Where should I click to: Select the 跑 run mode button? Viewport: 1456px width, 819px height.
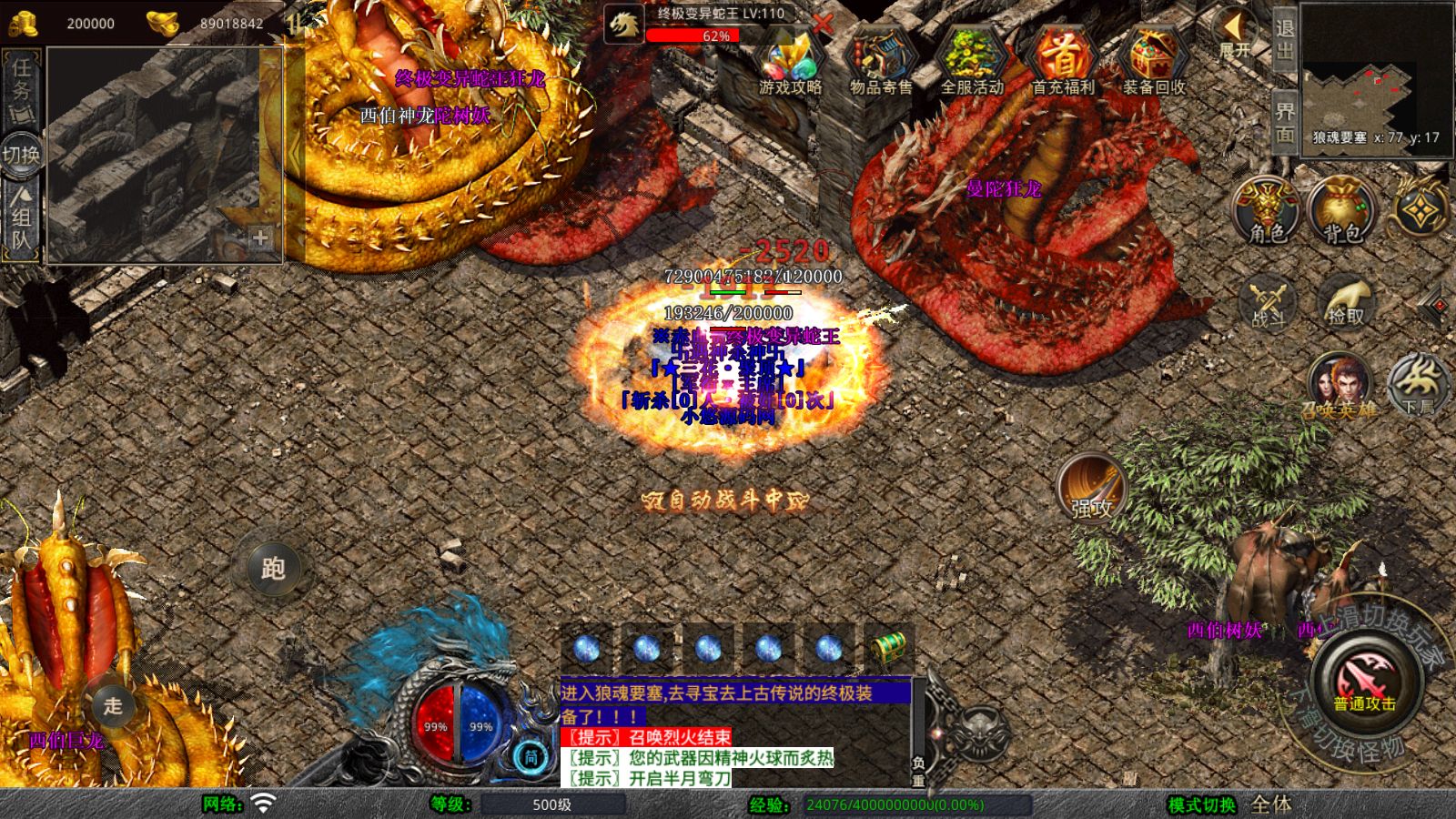click(273, 568)
